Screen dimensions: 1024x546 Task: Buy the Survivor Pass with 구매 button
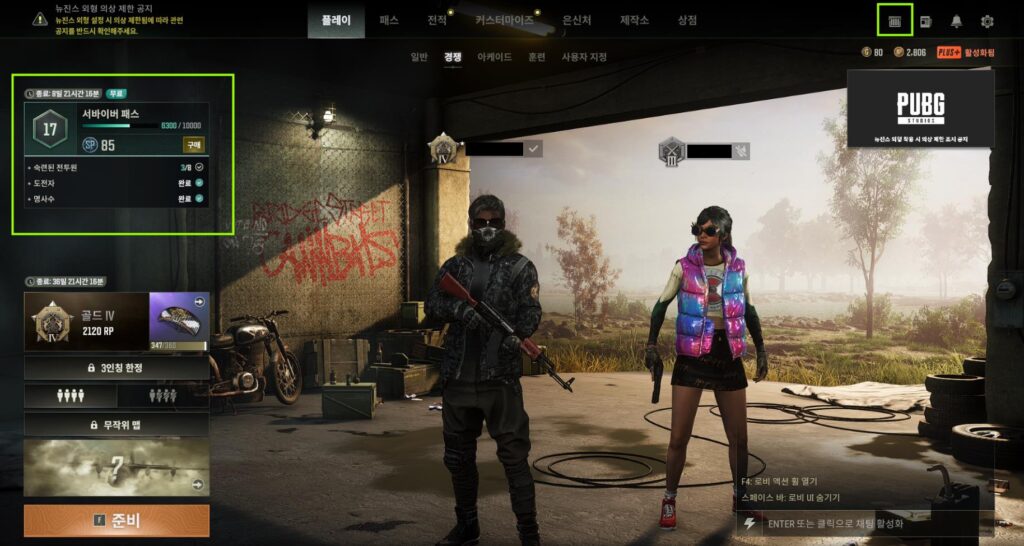pos(194,144)
